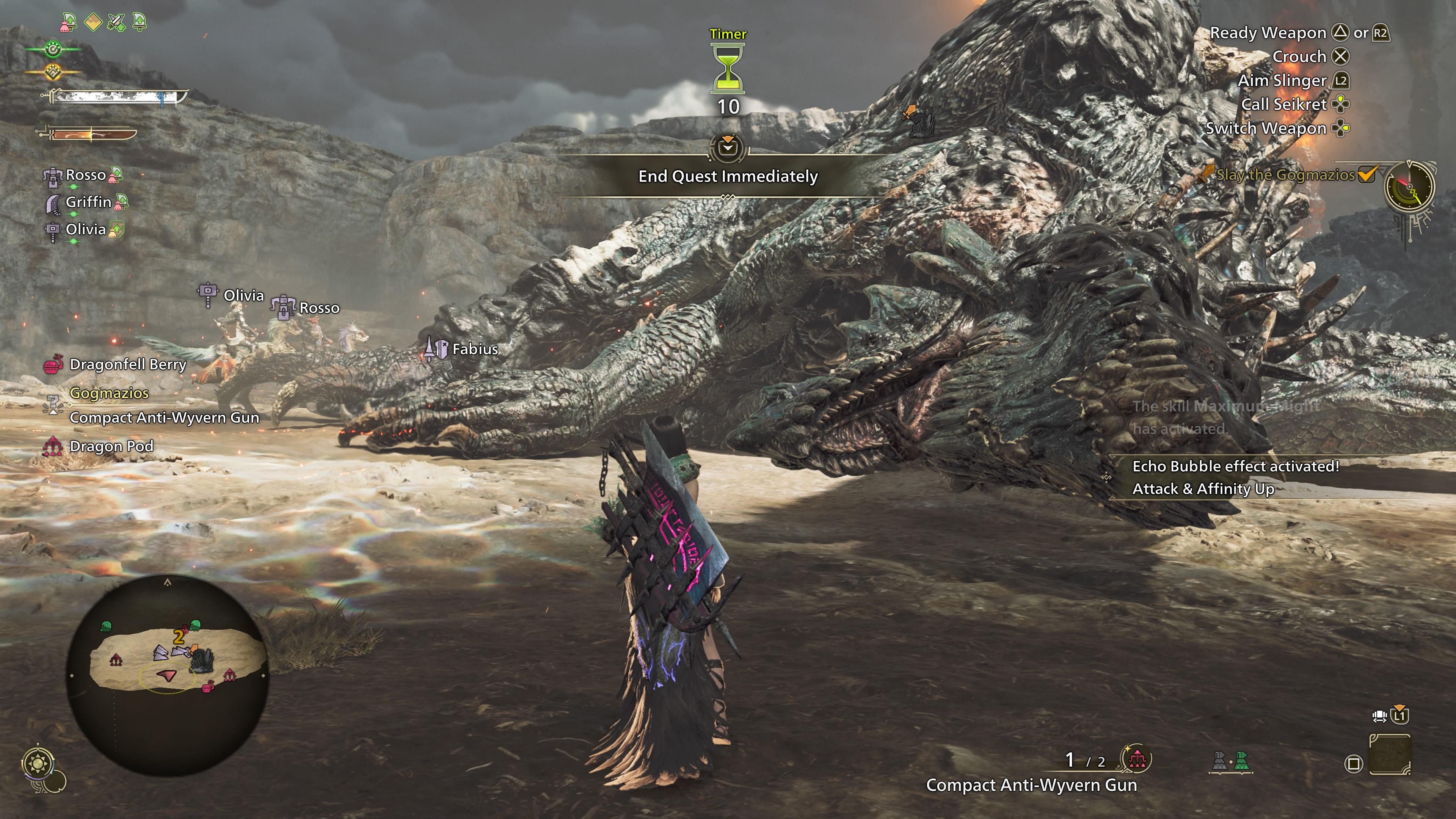Select Olivia in the party list
This screenshot has height=819, width=1456.
(85, 229)
